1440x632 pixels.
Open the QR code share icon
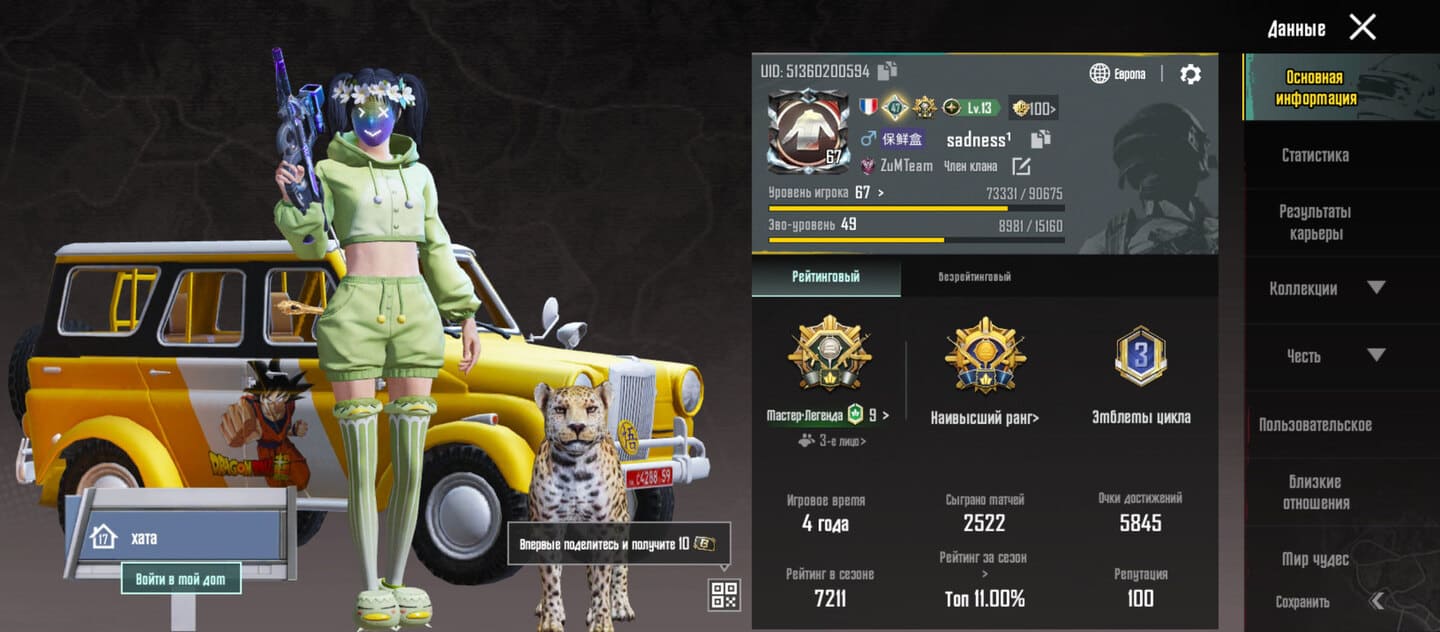point(724,595)
